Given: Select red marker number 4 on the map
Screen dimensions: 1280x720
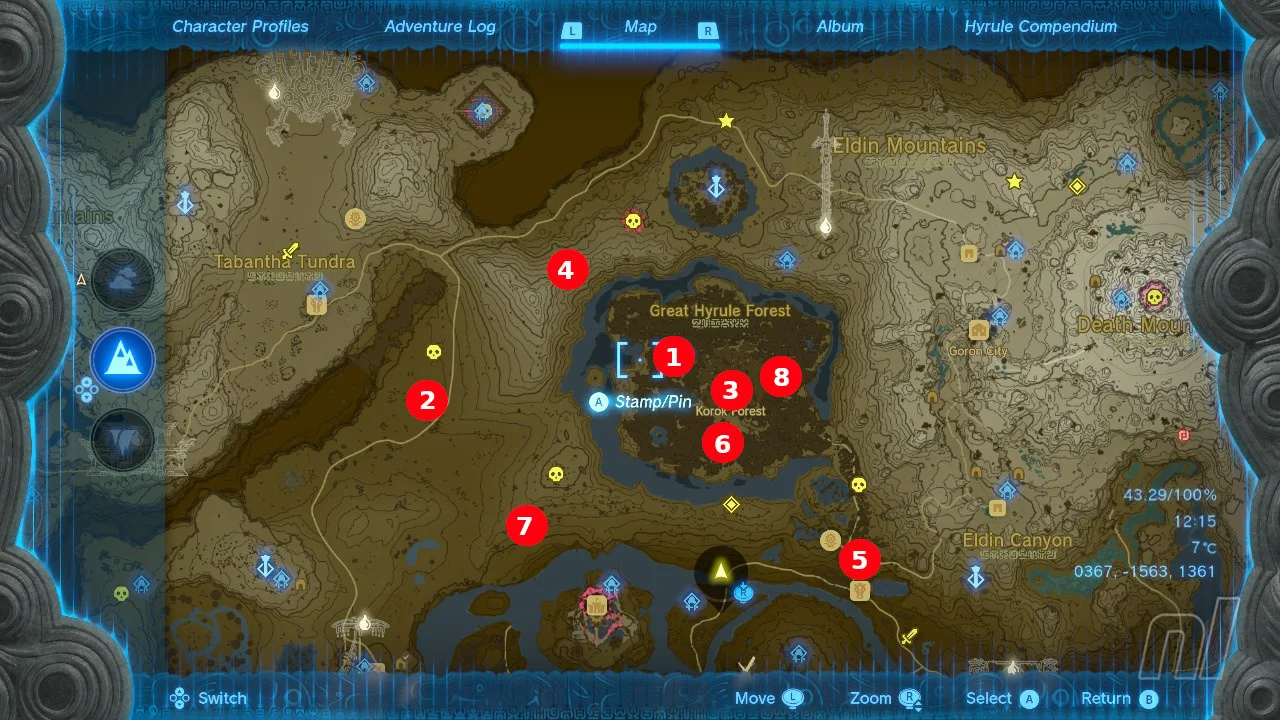Looking at the screenshot, I should coord(566,269).
